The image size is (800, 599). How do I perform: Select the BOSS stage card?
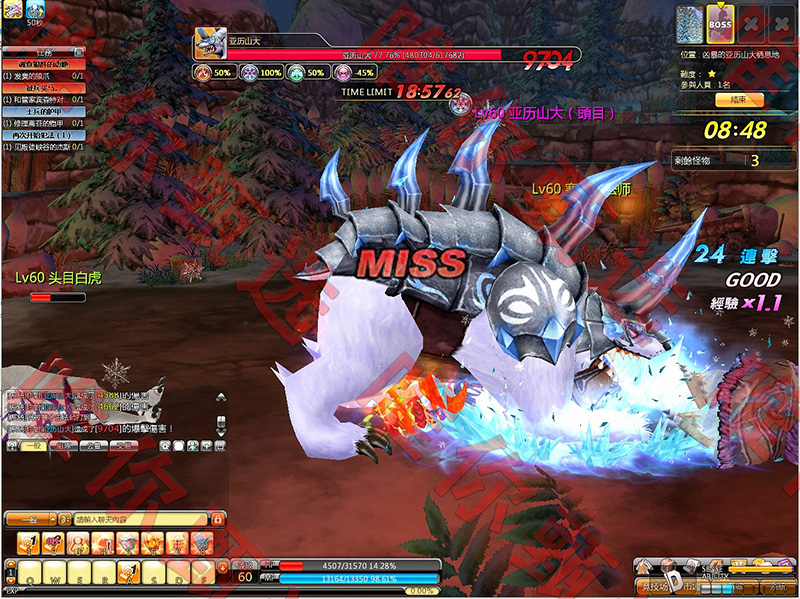click(720, 23)
